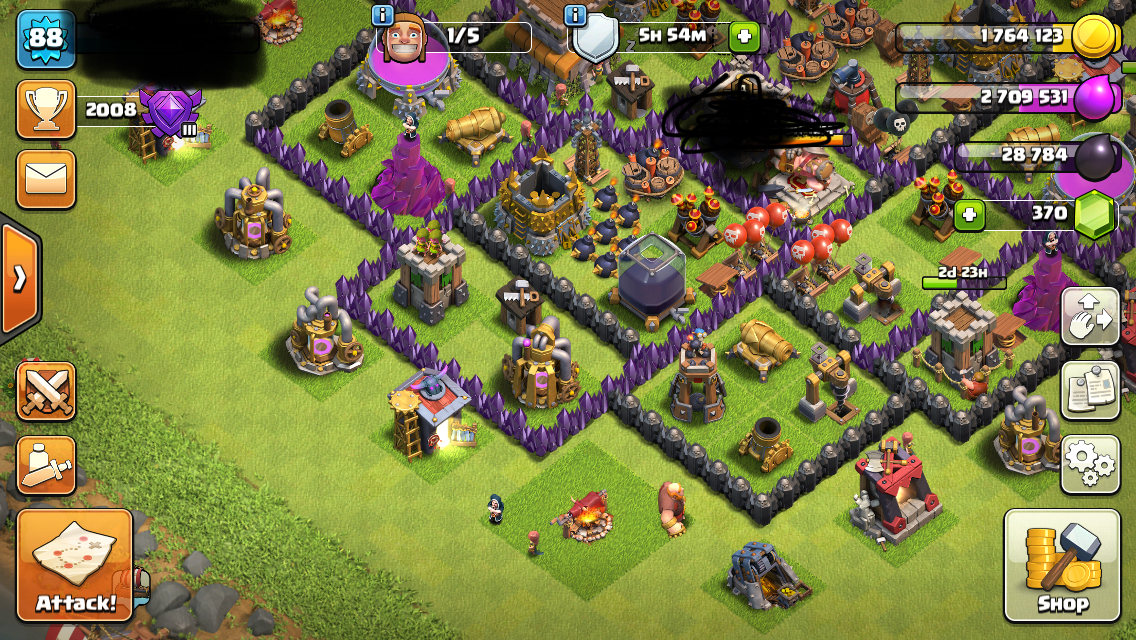Screen dimensions: 1136x640
Task: Open the army overview sword button
Action: (46, 465)
